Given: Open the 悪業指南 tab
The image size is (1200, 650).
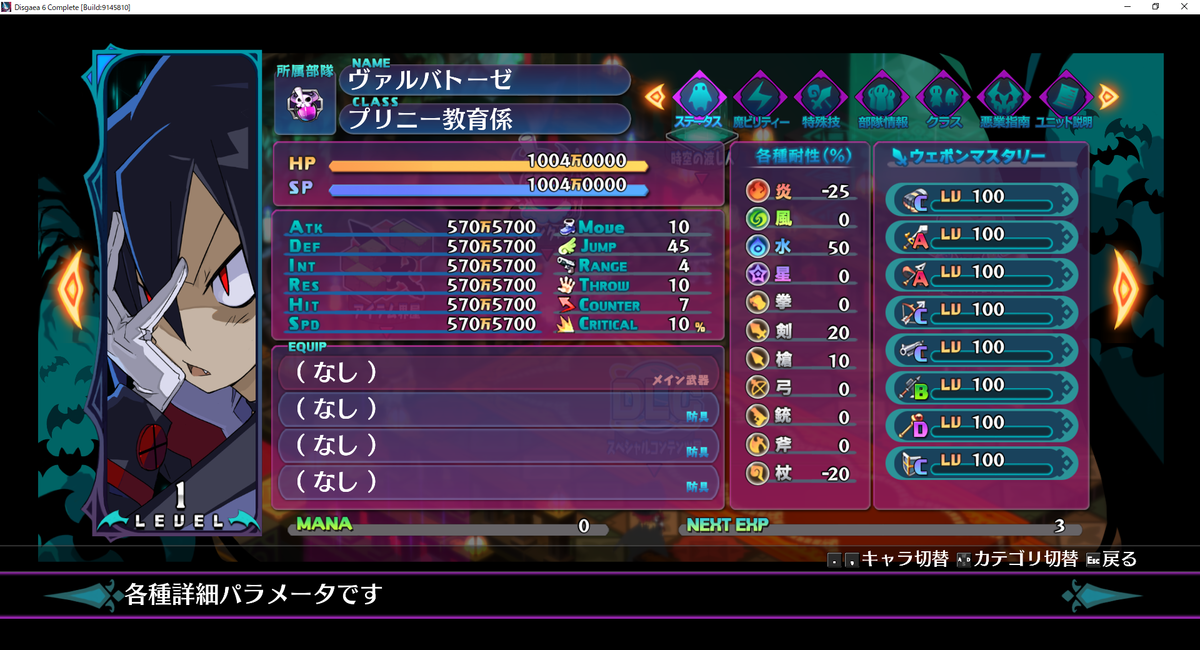Looking at the screenshot, I should 1004,100.
